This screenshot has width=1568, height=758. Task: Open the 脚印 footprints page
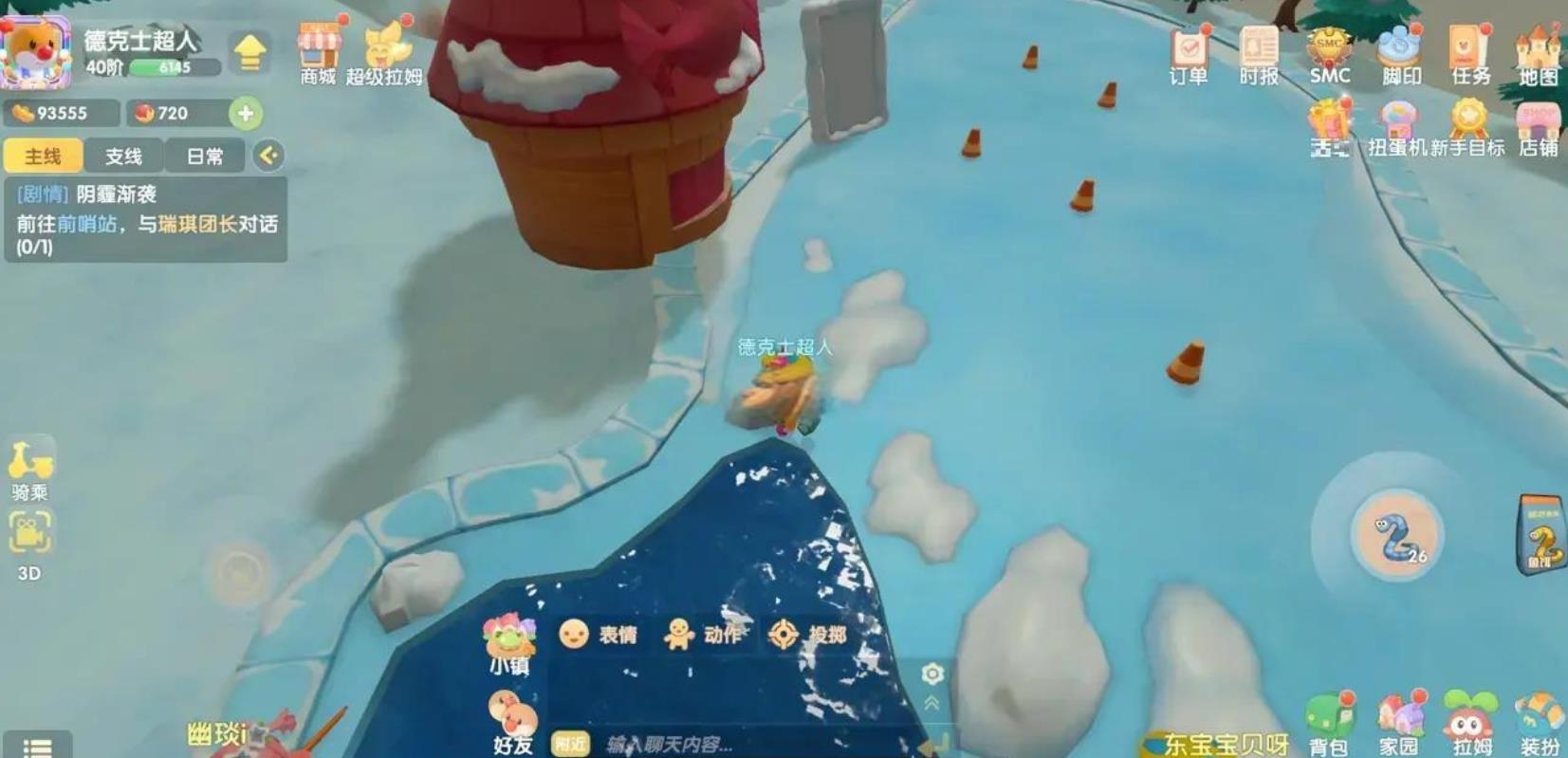point(1400,54)
